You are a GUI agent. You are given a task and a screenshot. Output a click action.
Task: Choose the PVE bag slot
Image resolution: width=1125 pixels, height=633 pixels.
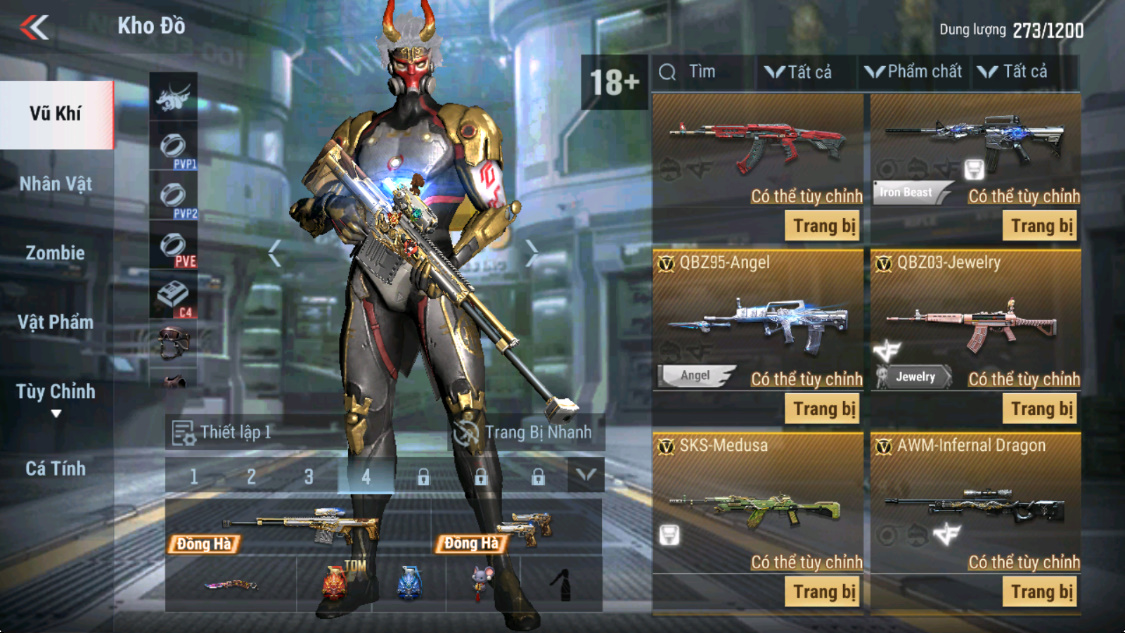point(173,246)
